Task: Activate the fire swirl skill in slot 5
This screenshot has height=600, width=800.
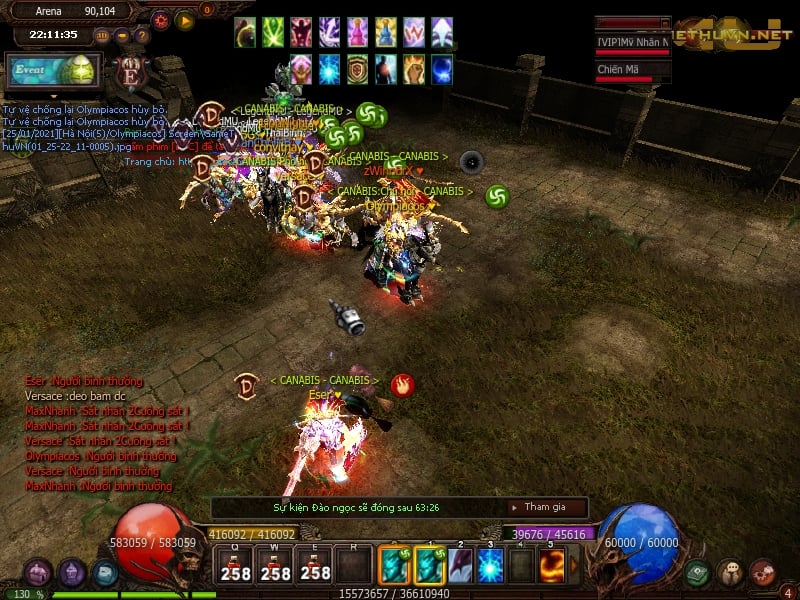Action: [553, 566]
